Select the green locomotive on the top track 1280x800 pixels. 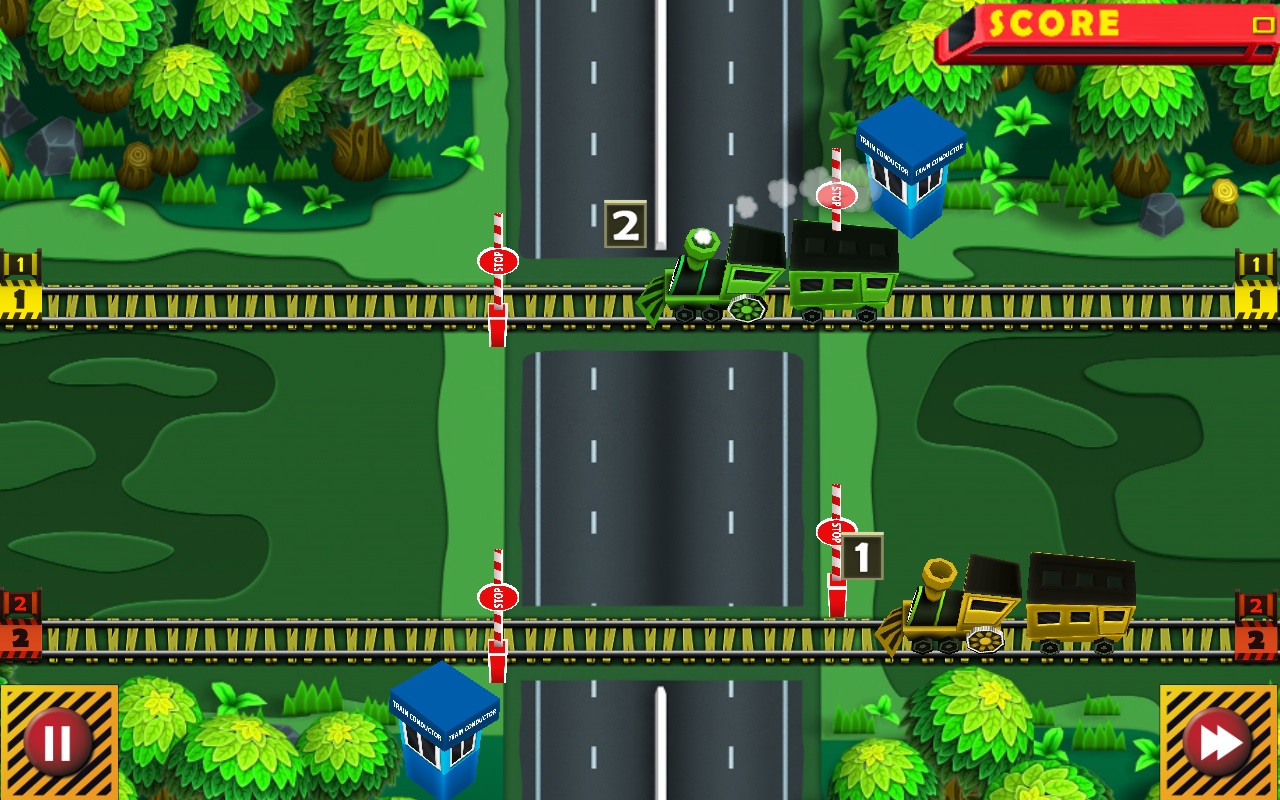pos(710,280)
